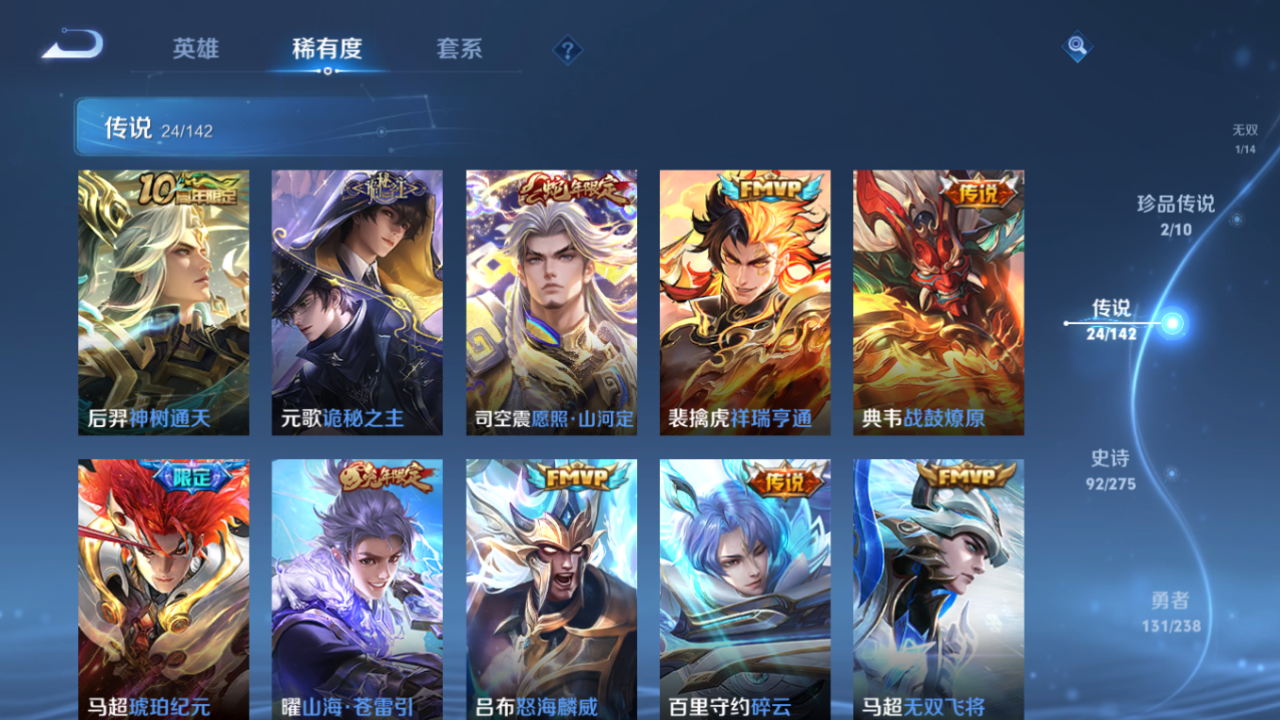The image size is (1280, 720).
Task: Open the help question mark icon
Action: (566, 49)
